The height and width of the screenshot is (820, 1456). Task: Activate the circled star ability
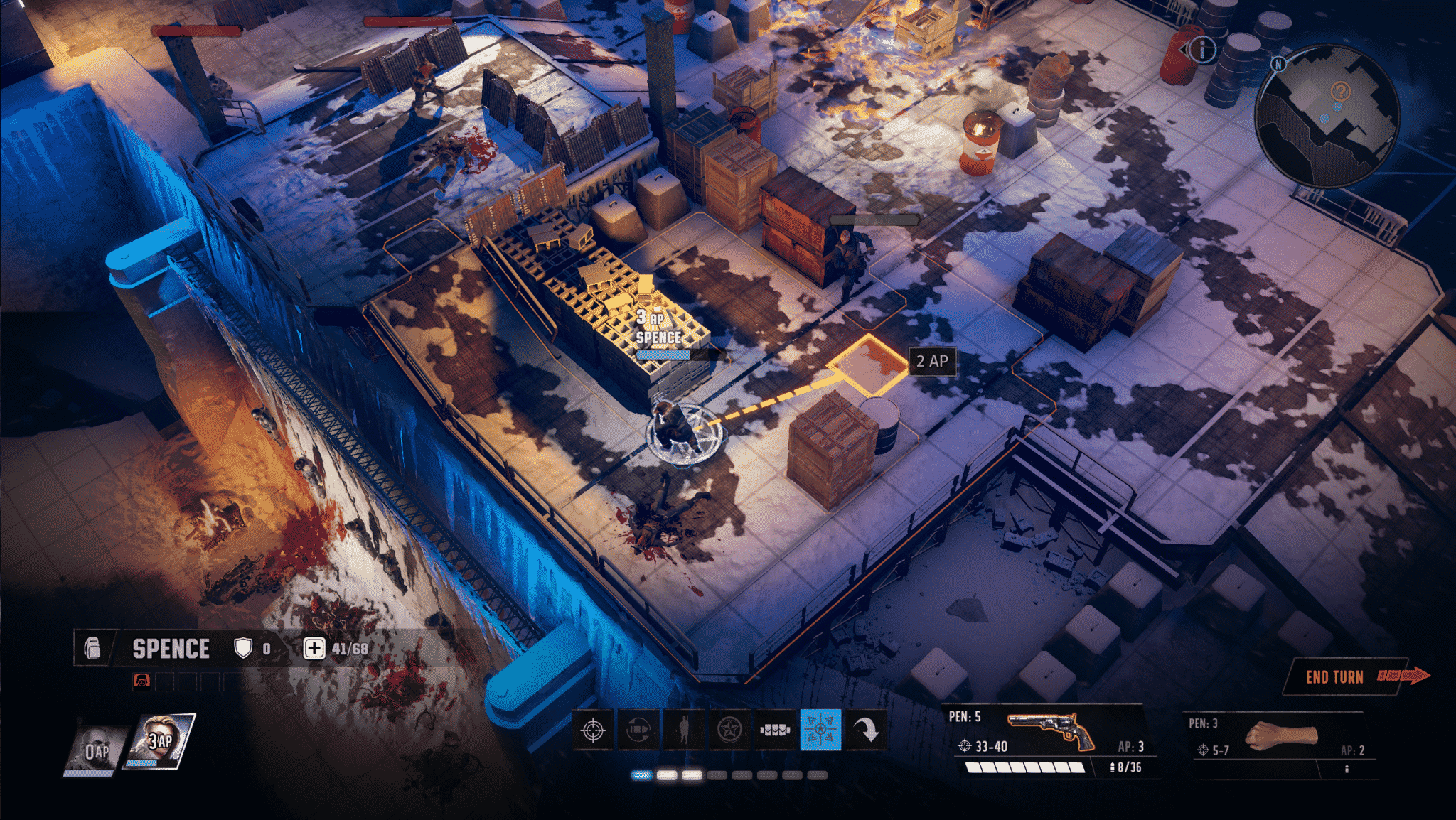(x=729, y=730)
